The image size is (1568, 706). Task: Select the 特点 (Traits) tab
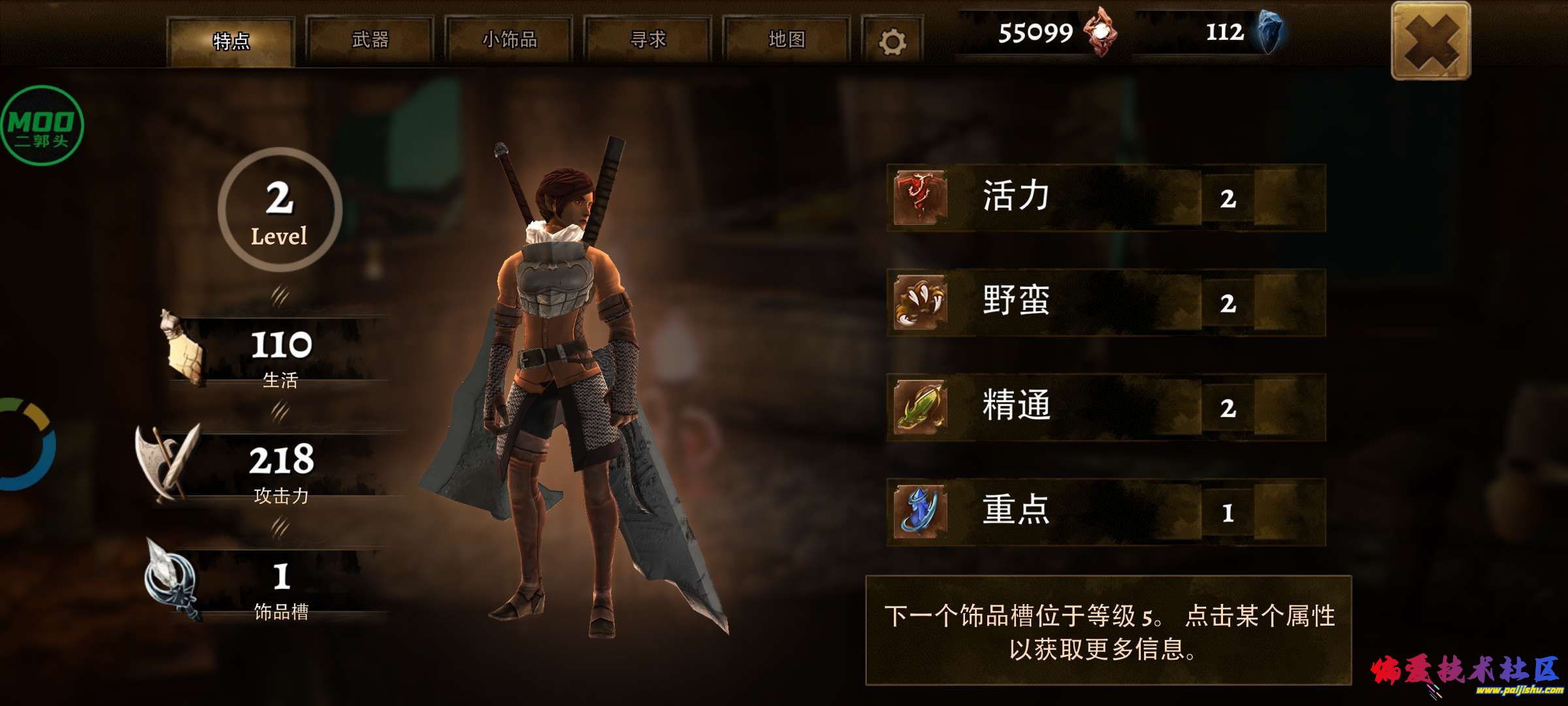point(230,41)
